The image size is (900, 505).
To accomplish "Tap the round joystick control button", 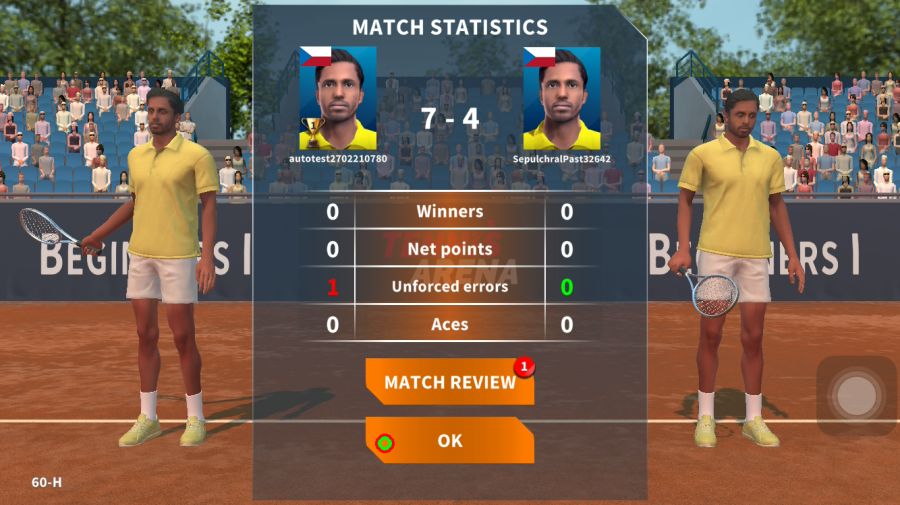I will pos(855,396).
